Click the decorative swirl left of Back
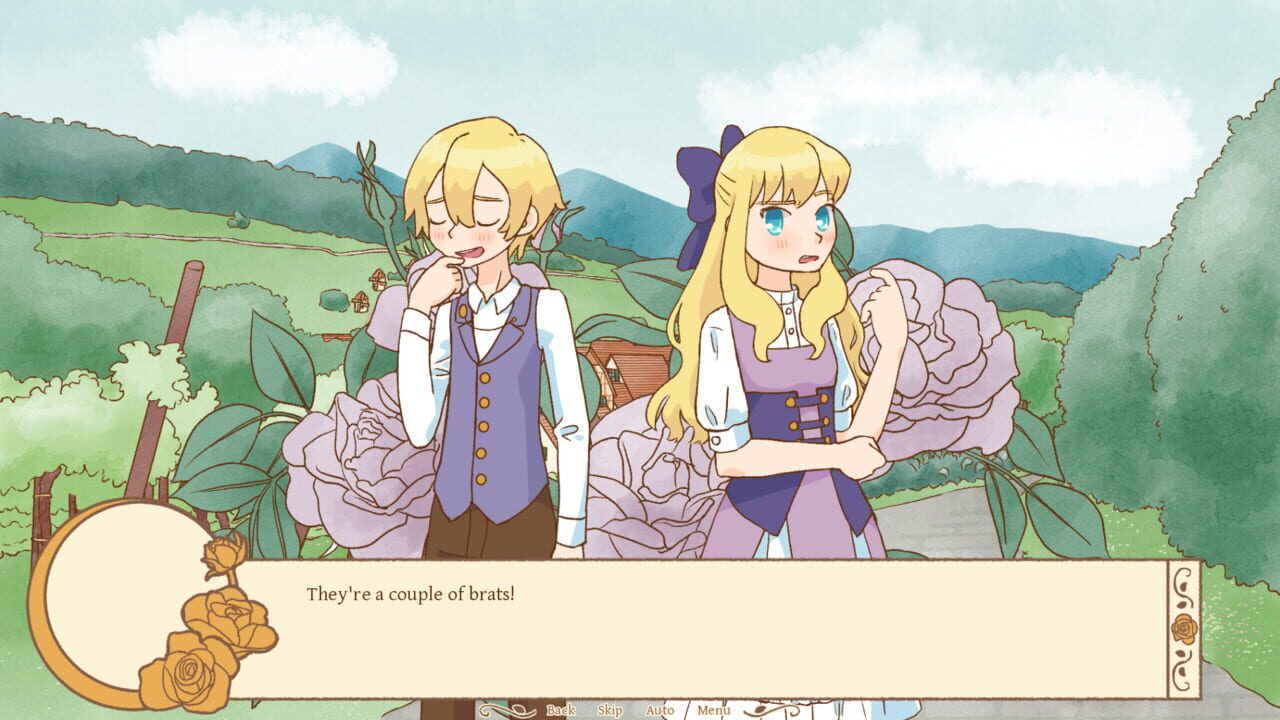The image size is (1280, 720). click(508, 711)
